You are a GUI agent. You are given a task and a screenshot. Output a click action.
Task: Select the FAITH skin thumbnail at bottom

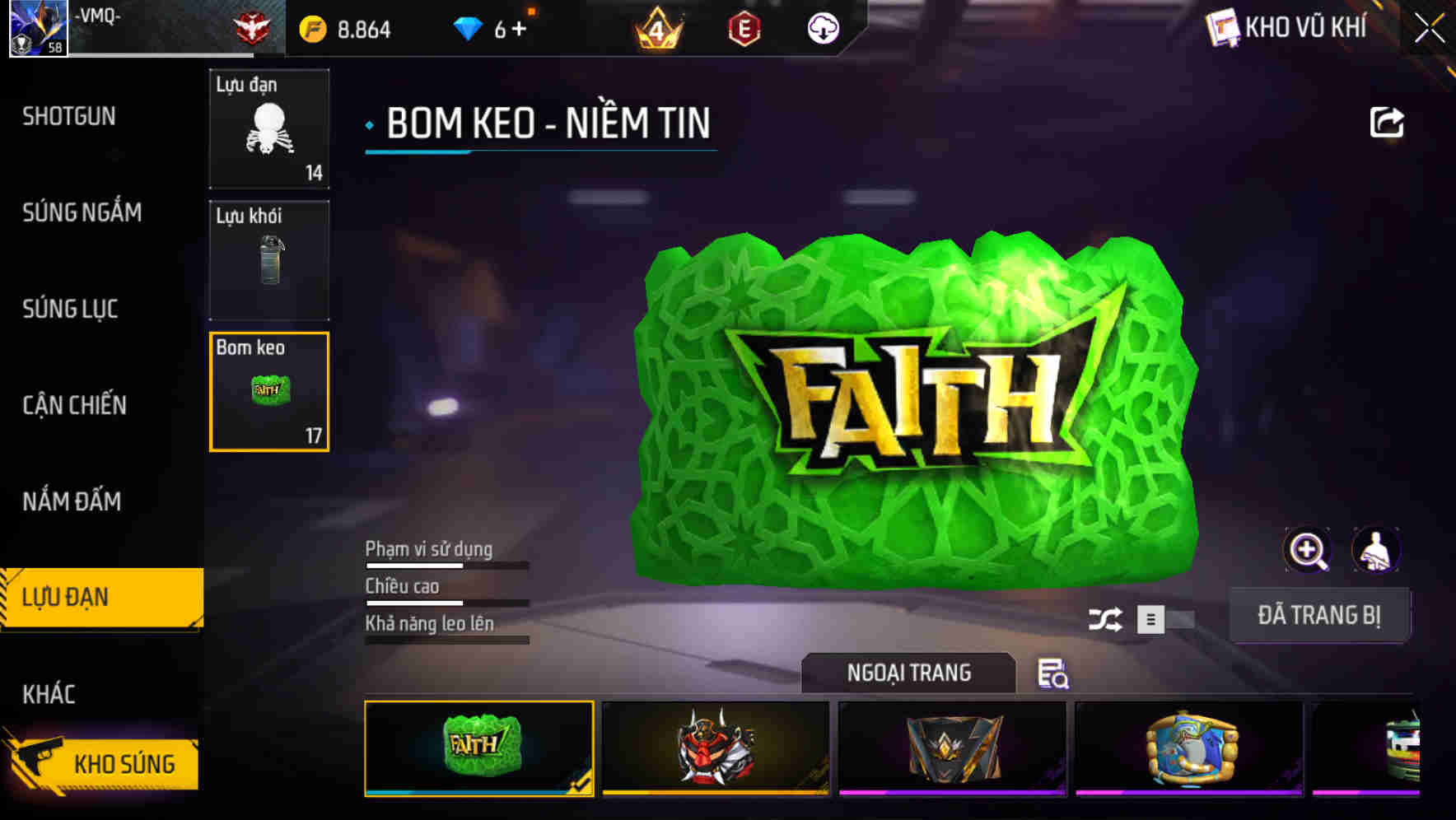[478, 749]
